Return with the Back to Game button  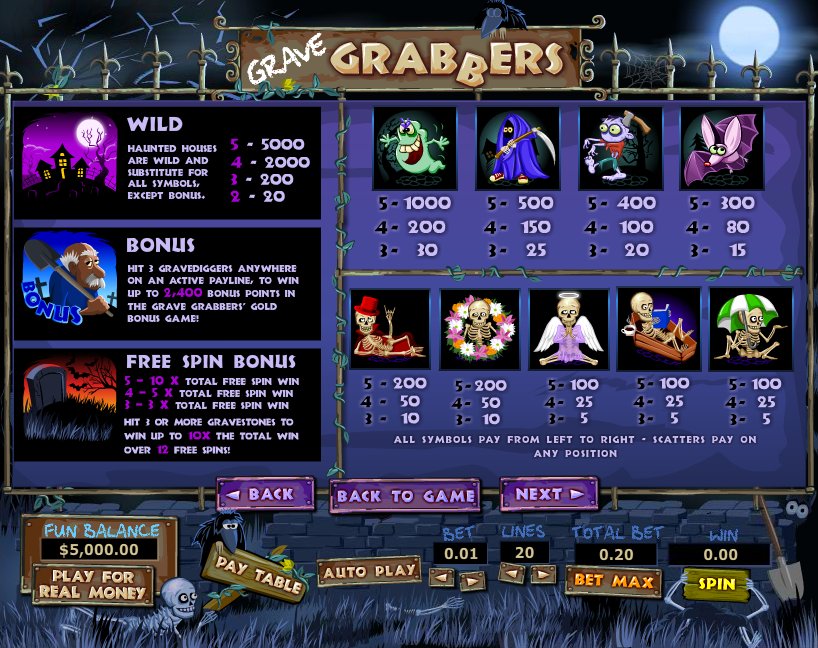404,496
